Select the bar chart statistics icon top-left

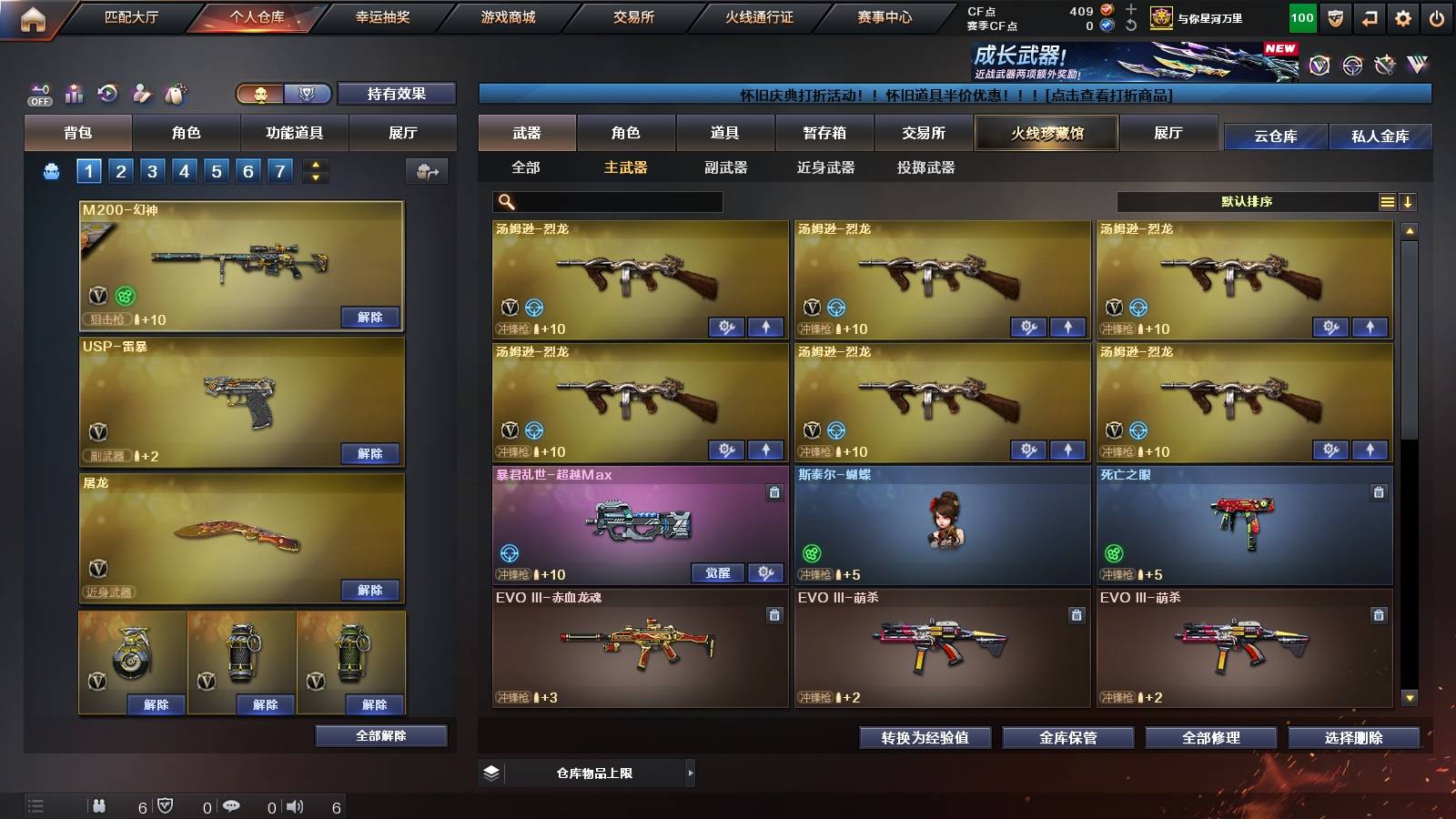[x=74, y=93]
